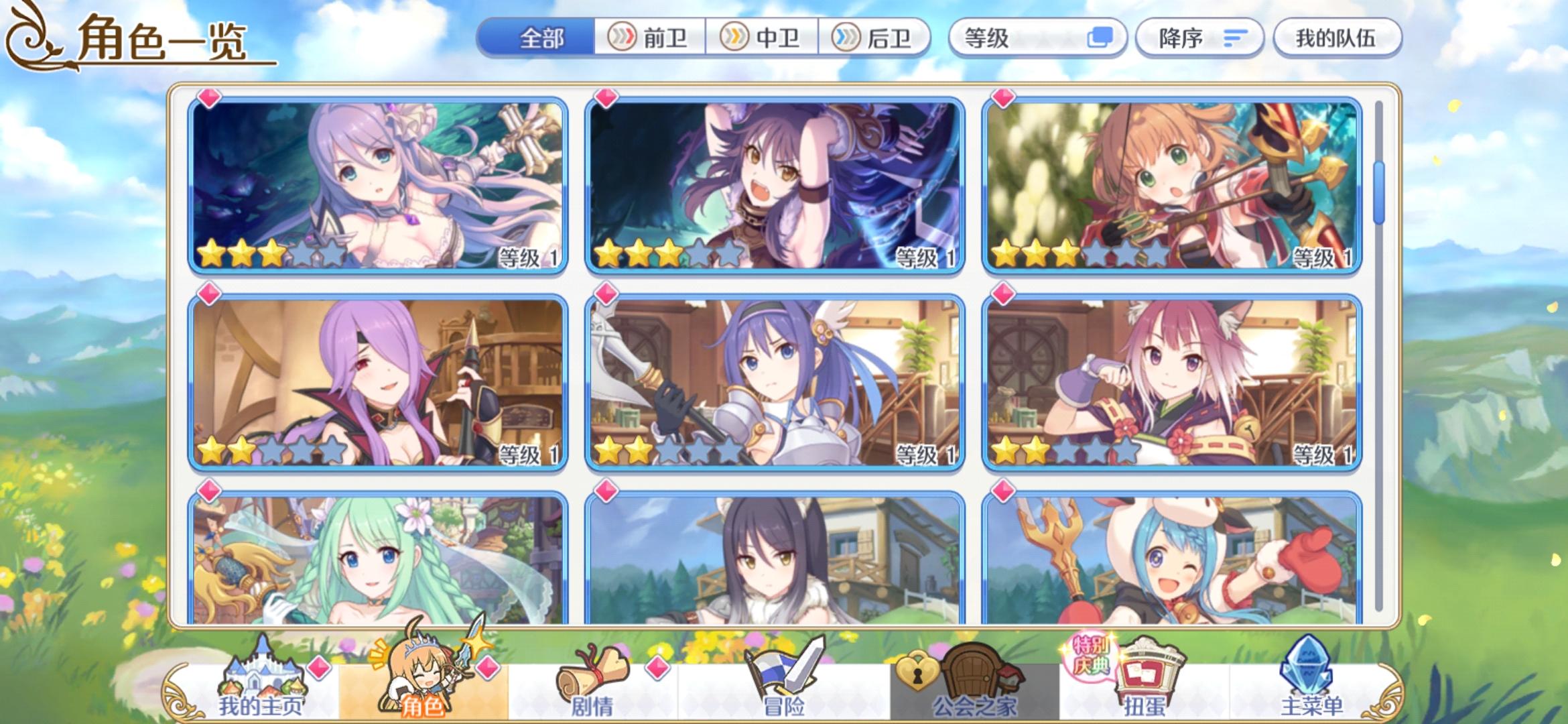1568x724 pixels.
Task: Click the blue switch icon inside the 等级 box
Action: click(1103, 38)
